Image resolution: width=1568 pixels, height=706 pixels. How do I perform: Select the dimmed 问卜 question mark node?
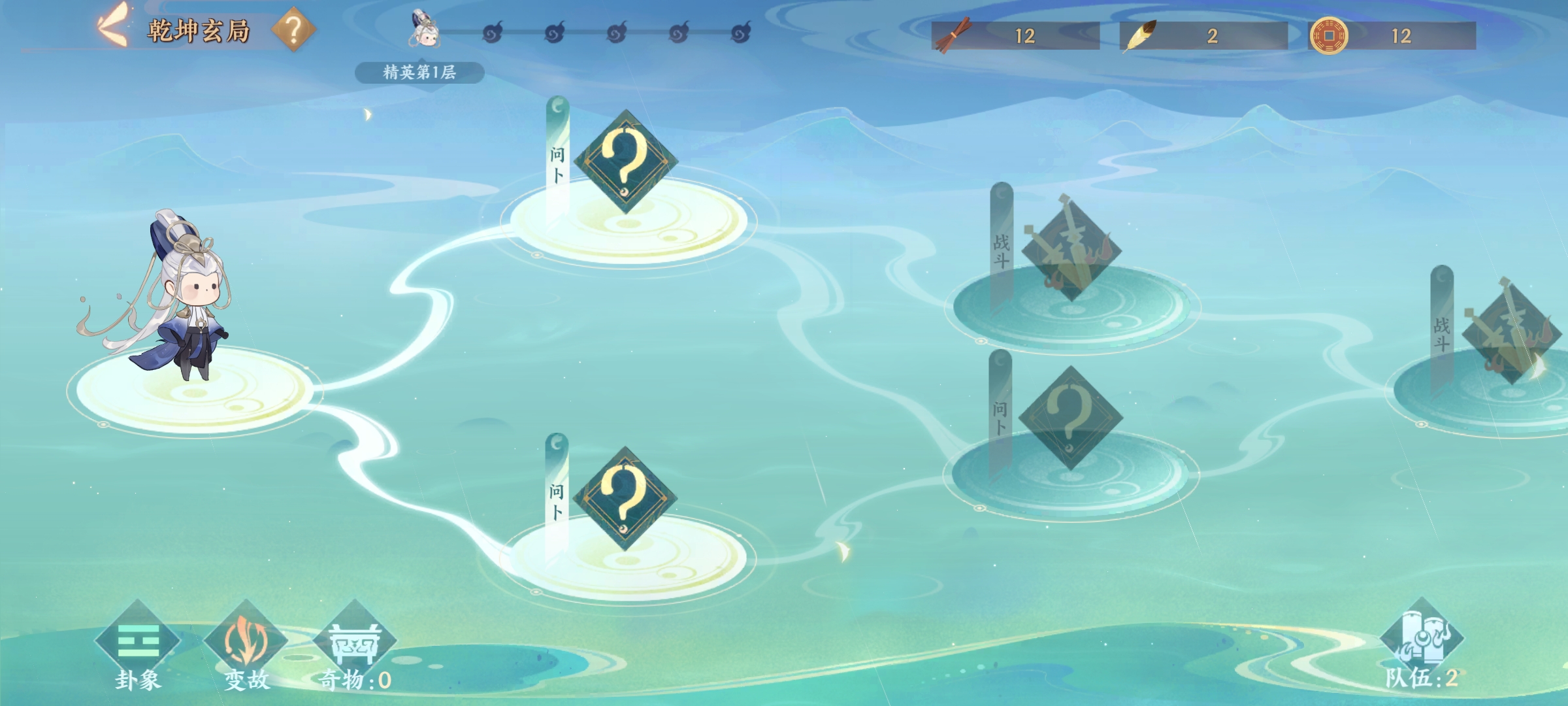tap(1070, 418)
